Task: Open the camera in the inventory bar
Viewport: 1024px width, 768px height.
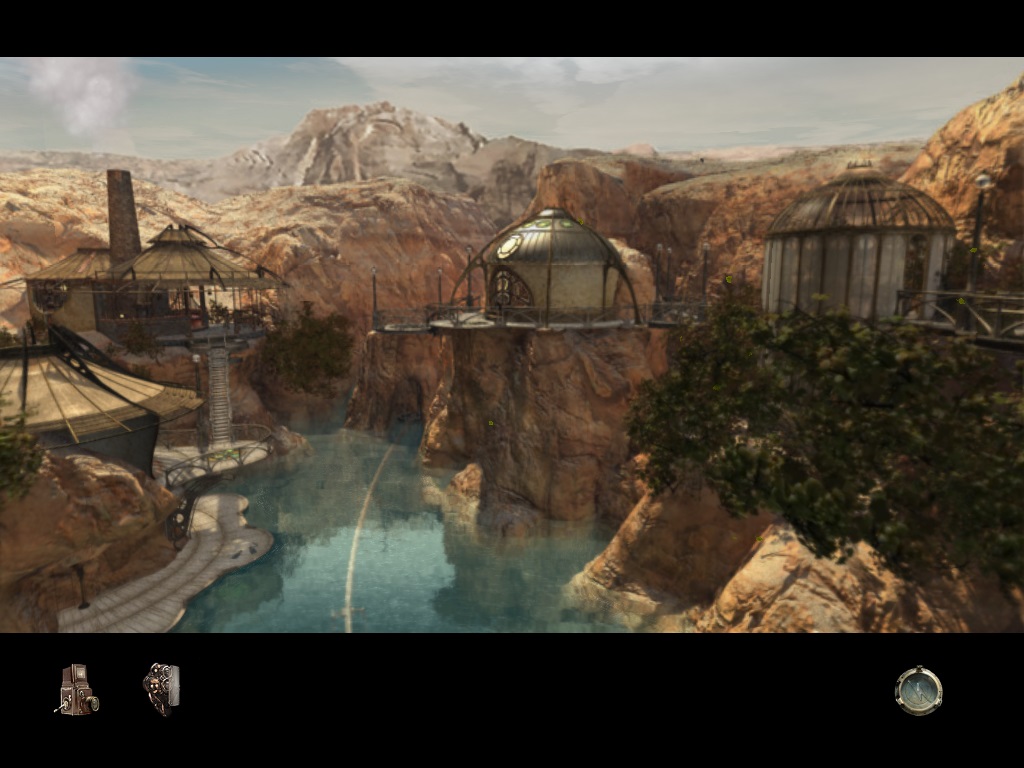Action: [x=76, y=690]
